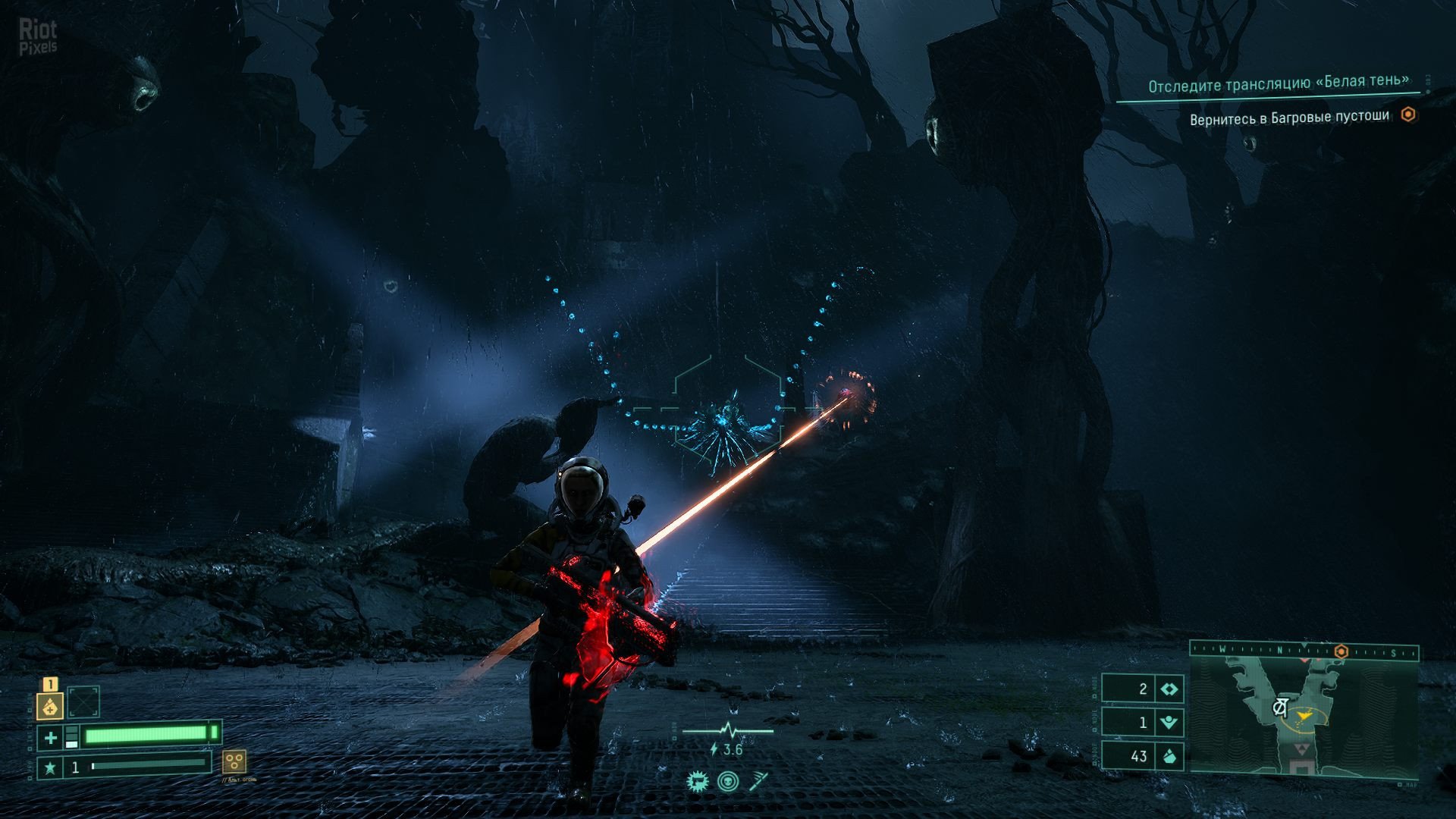Open the minimap
The width and height of the screenshot is (1456, 819).
1303,717
